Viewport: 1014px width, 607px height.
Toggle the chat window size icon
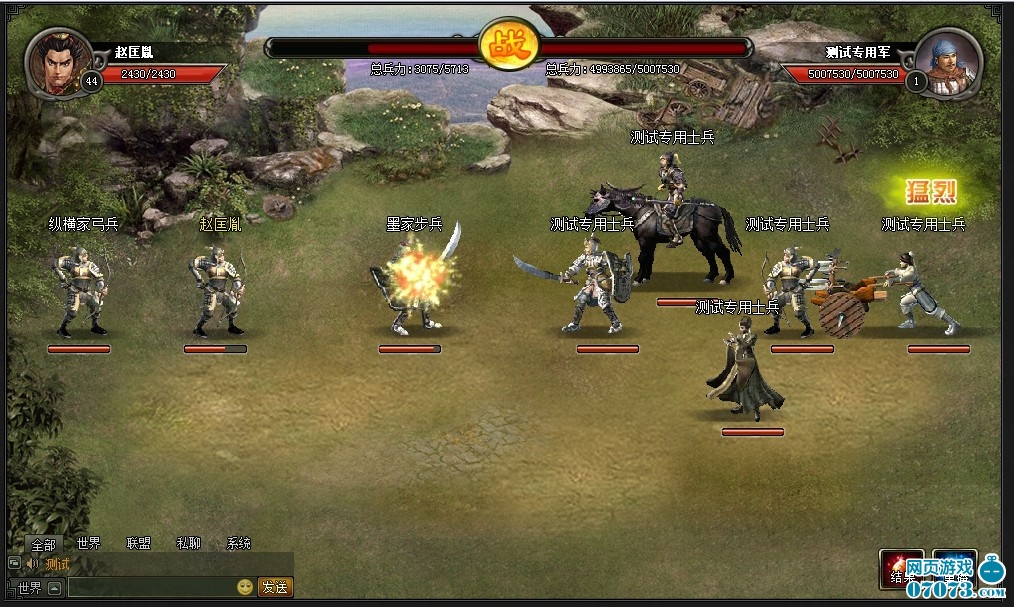coord(14,564)
